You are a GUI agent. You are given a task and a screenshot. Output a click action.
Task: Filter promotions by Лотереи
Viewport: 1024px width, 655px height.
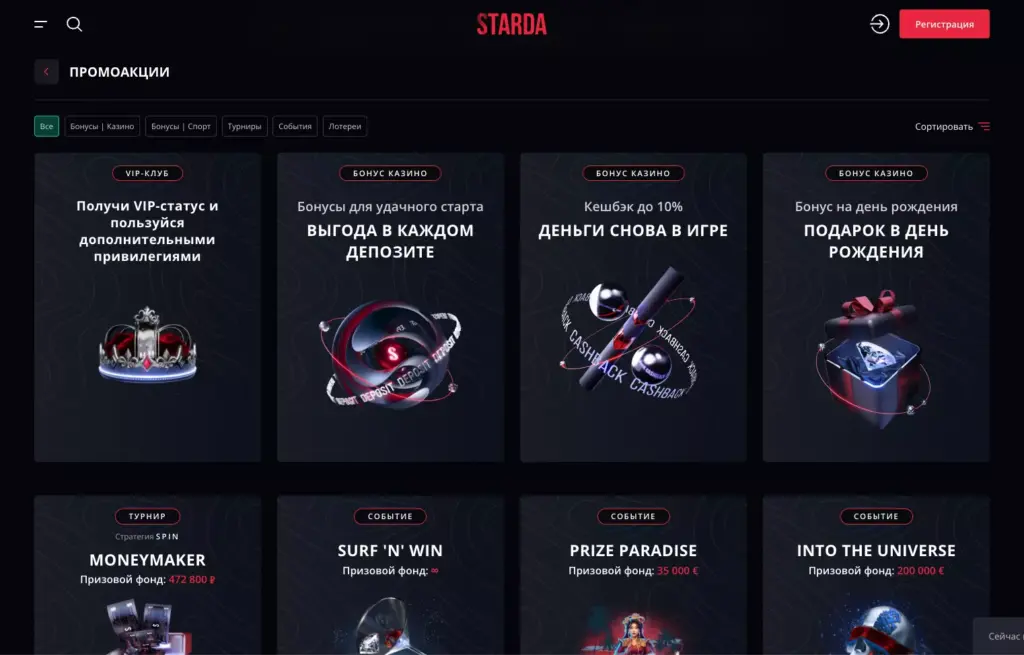[345, 127]
